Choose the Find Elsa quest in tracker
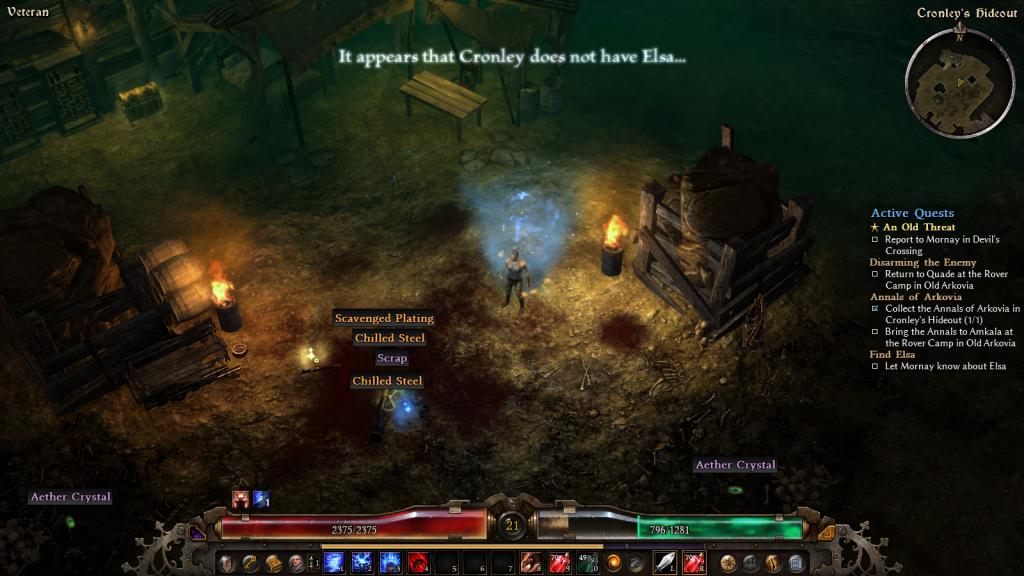Image resolution: width=1024 pixels, height=576 pixels. point(893,354)
